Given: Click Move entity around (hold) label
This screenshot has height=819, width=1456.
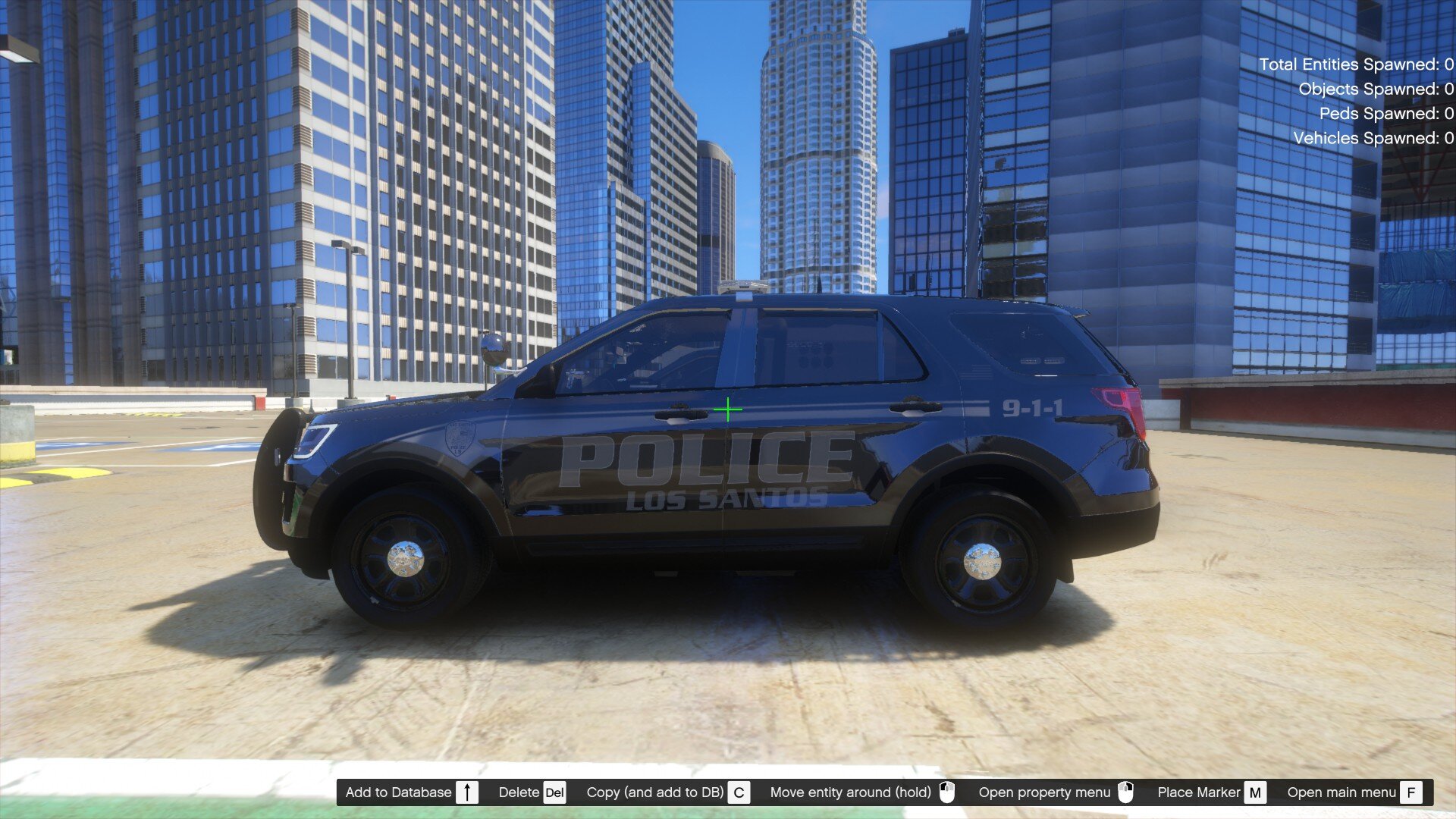Looking at the screenshot, I should tap(851, 792).
